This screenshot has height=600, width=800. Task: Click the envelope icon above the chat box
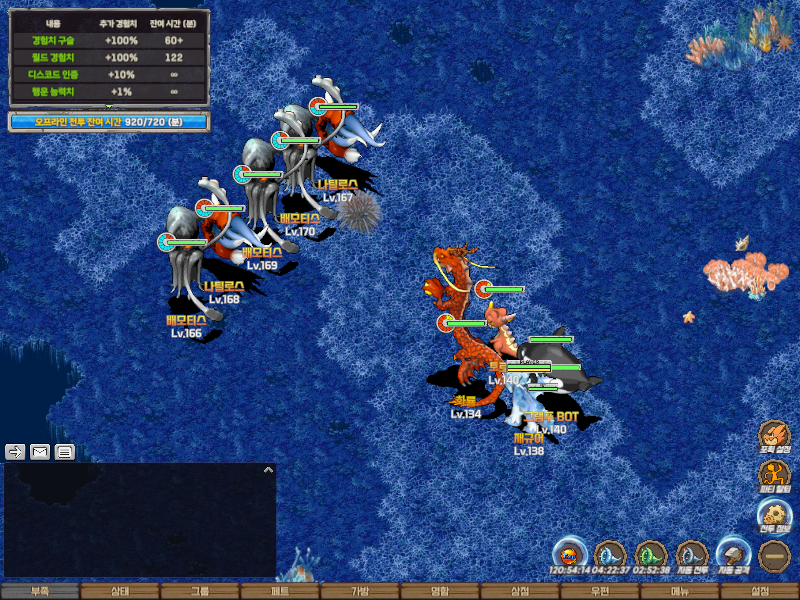[x=40, y=451]
